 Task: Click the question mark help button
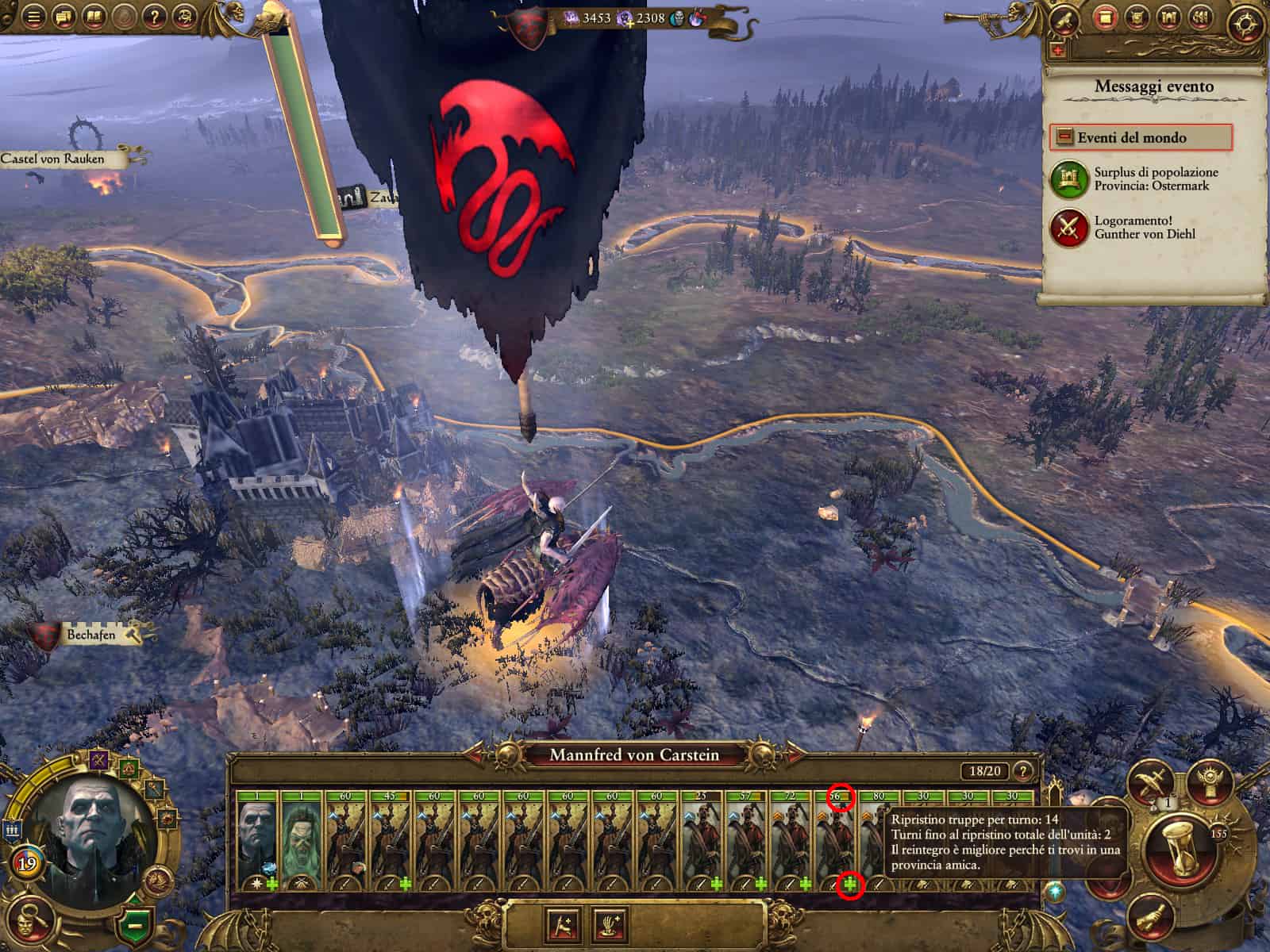(x=154, y=16)
